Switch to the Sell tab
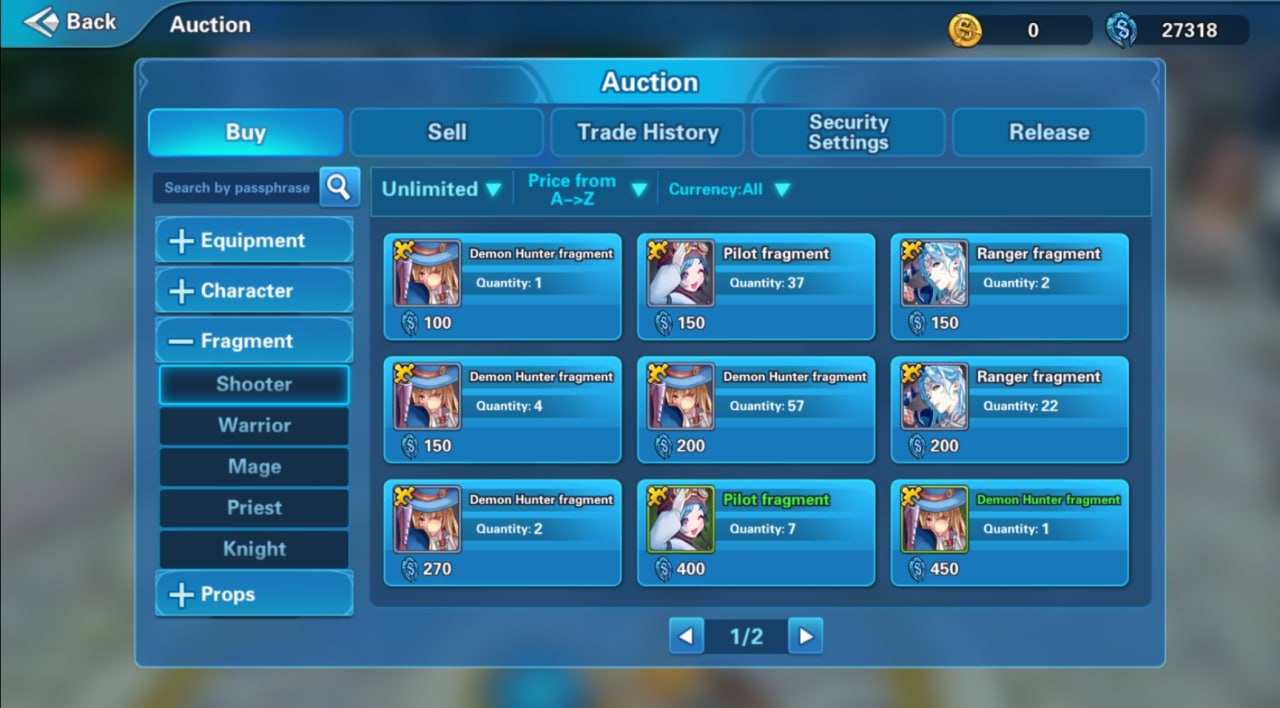This screenshot has width=1280, height=708. [x=446, y=132]
